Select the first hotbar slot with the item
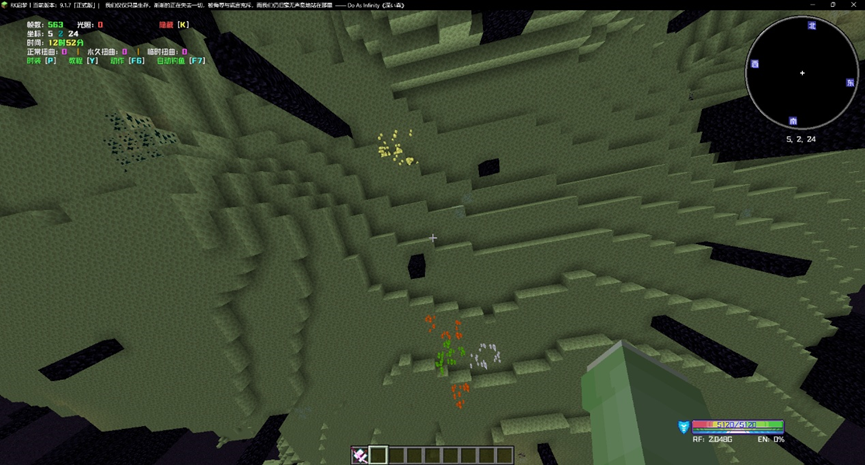 pos(360,455)
